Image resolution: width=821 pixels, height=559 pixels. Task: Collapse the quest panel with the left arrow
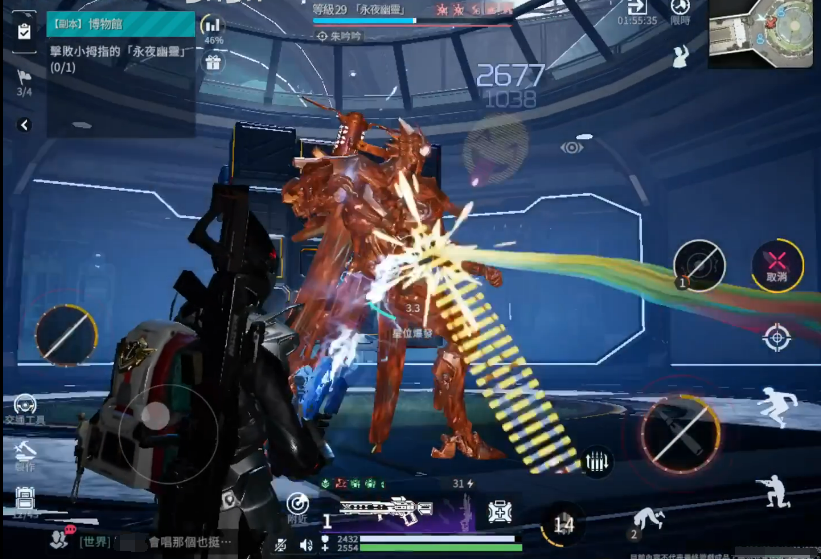click(x=24, y=125)
